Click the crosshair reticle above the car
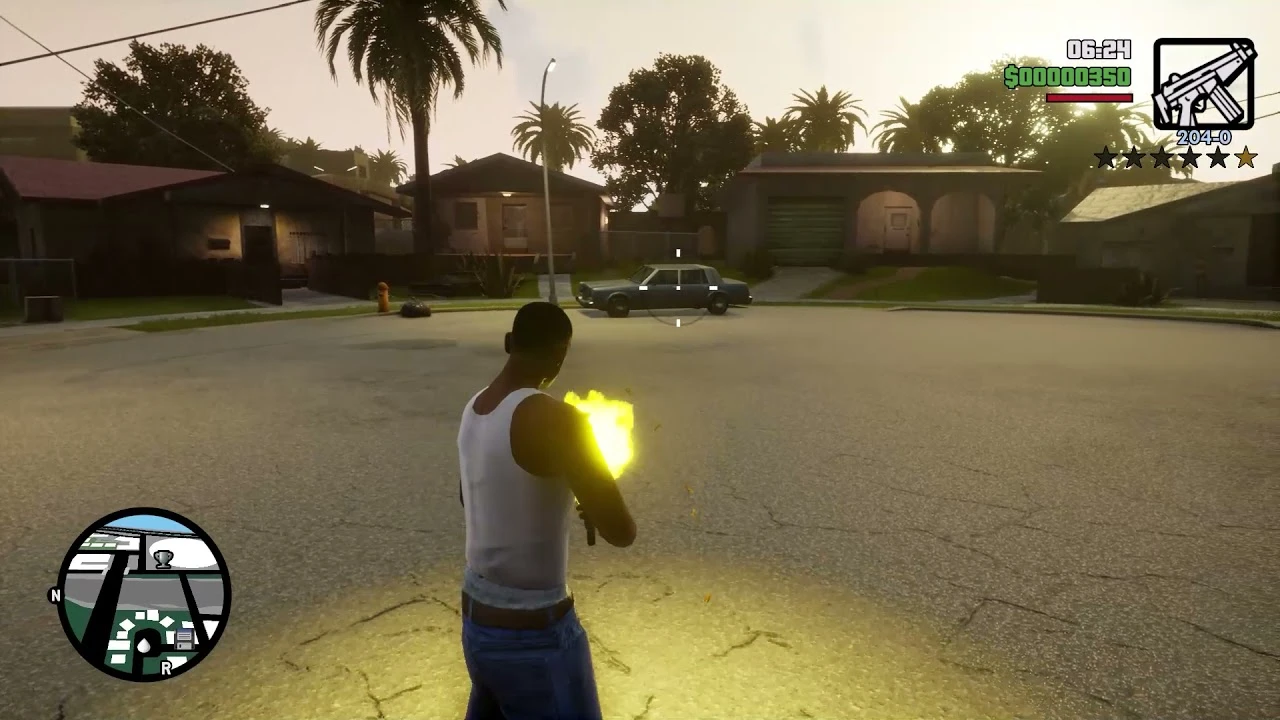Screen dimensions: 1280x720 click(678, 288)
